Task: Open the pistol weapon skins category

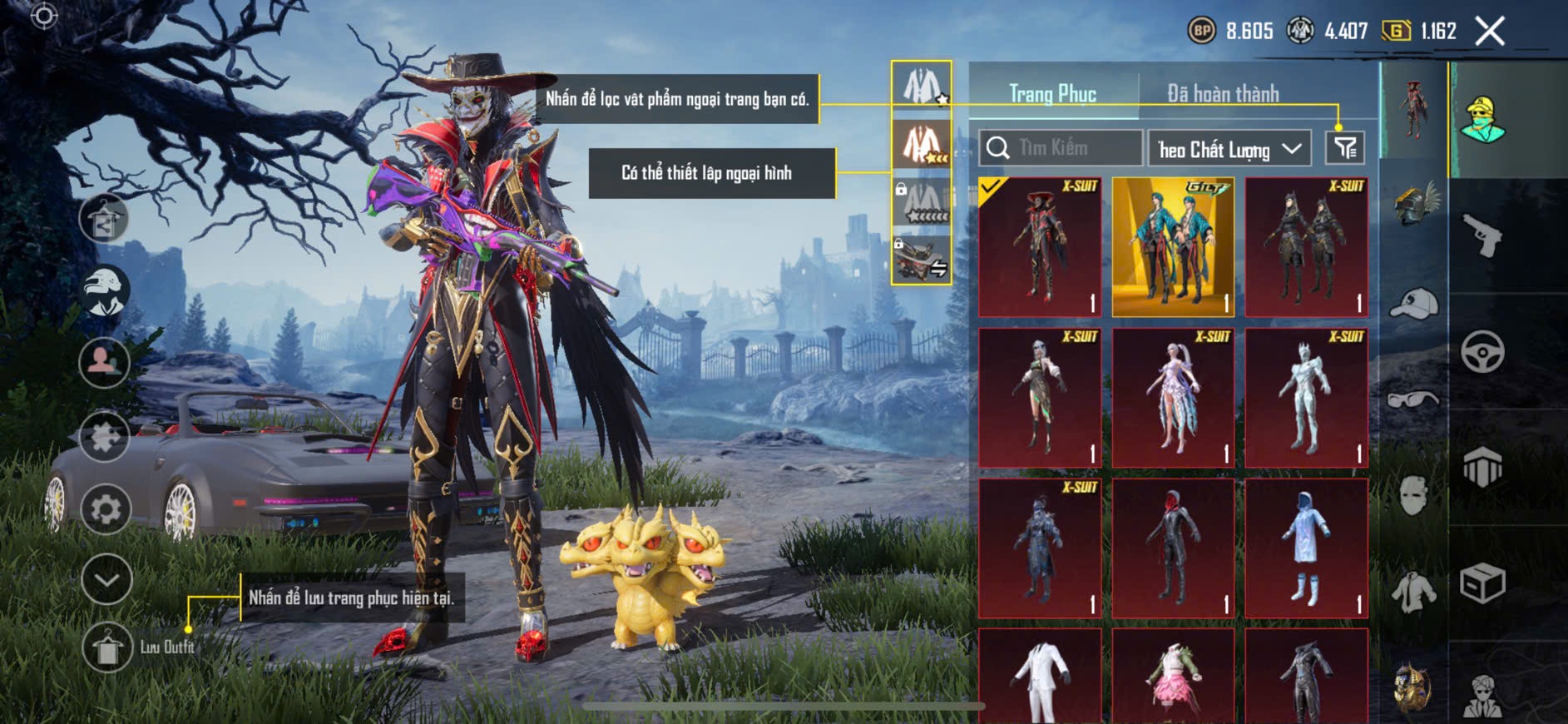Action: point(1482,236)
